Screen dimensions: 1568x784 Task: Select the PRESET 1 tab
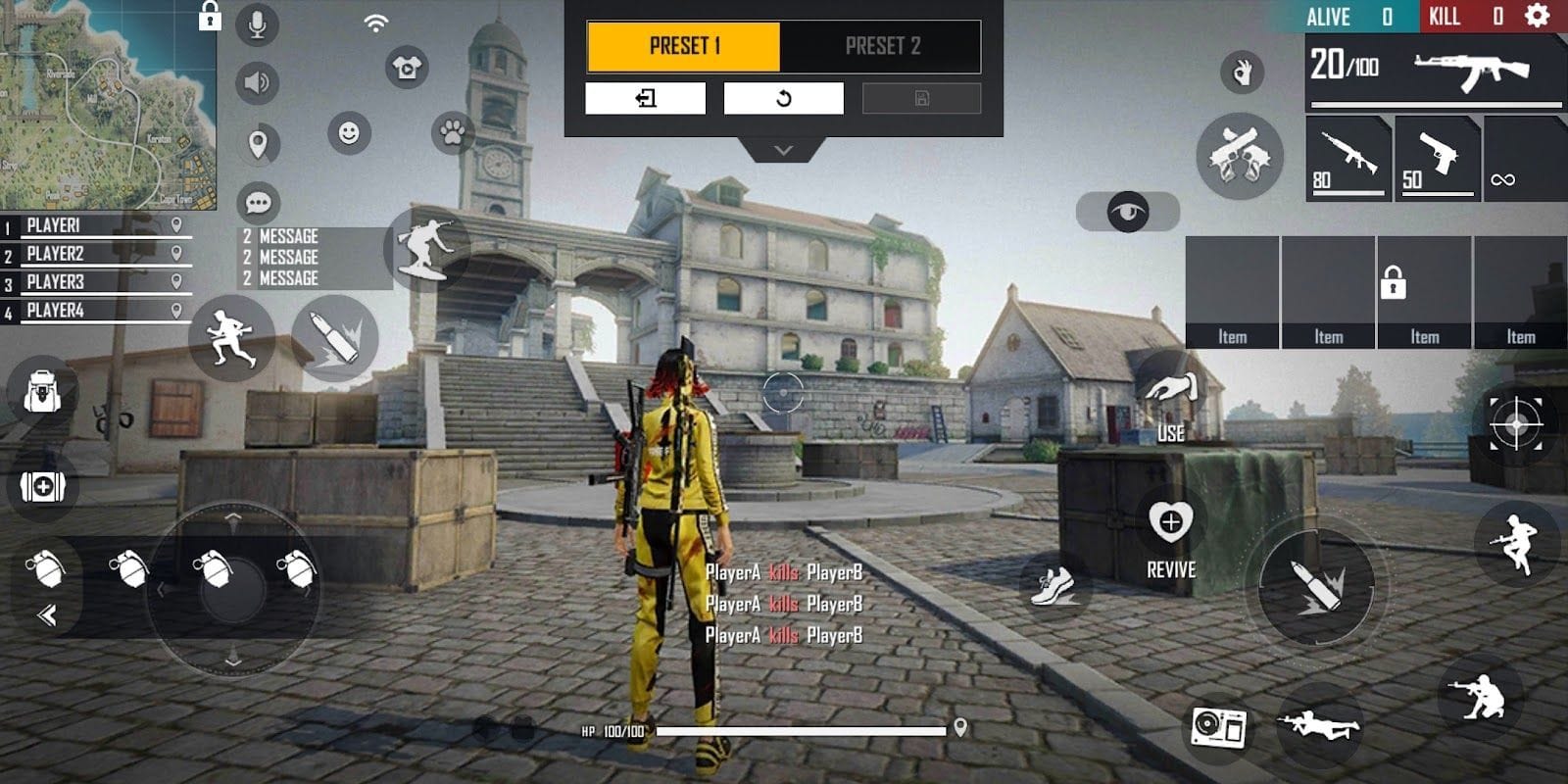click(685, 45)
